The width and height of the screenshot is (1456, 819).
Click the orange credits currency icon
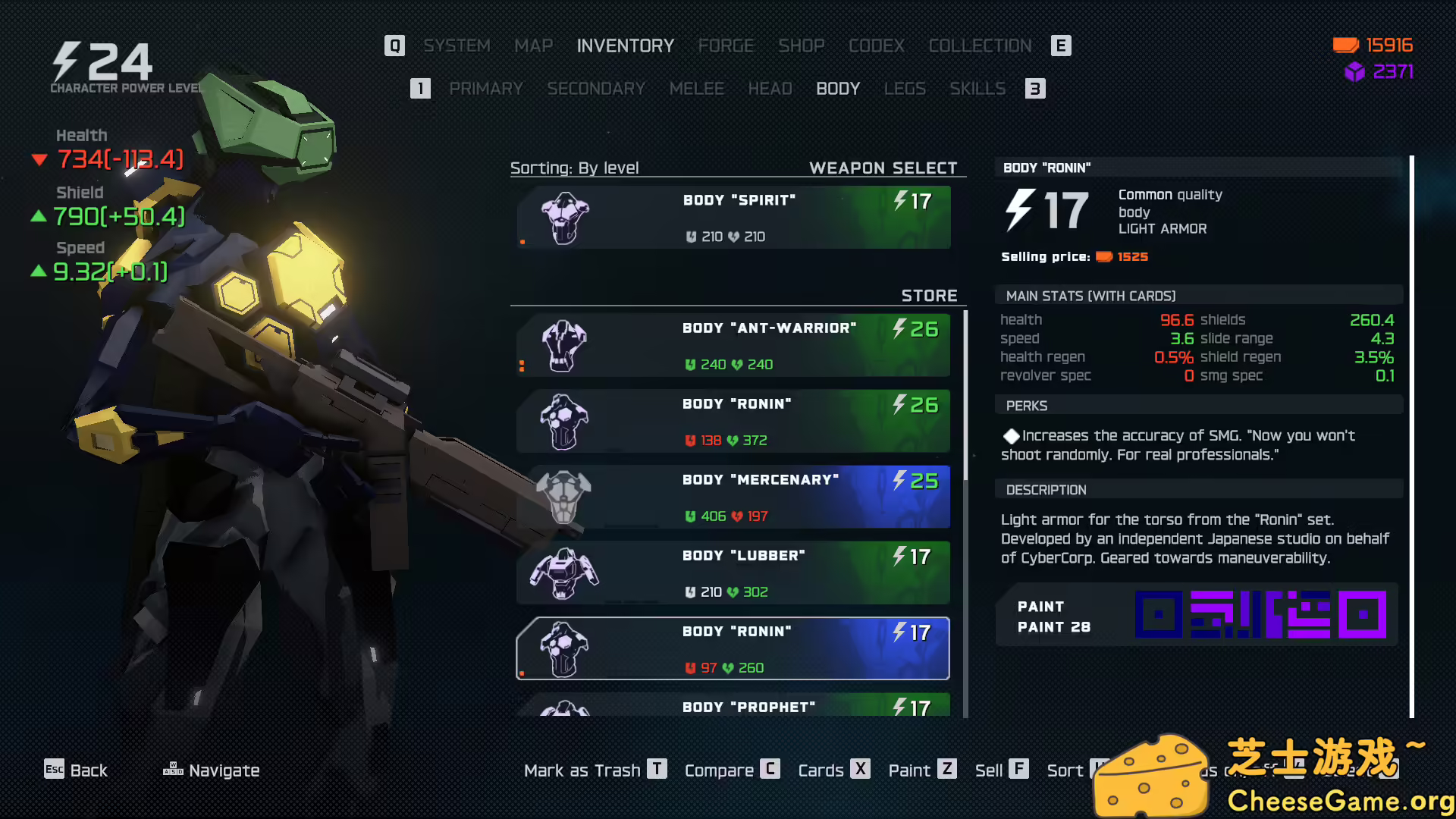[1347, 45]
